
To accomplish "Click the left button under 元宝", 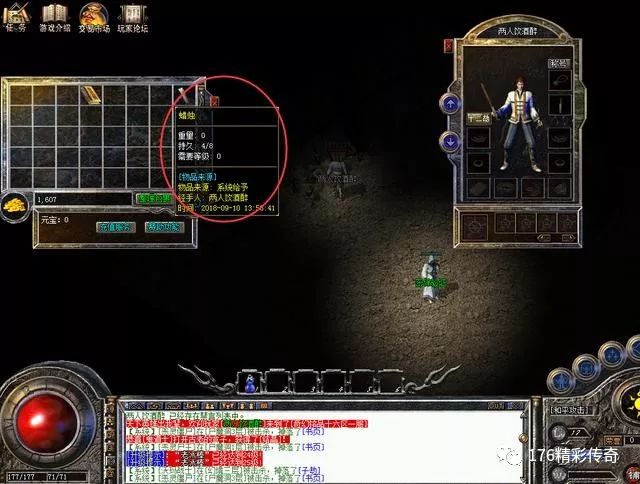I will [116, 227].
